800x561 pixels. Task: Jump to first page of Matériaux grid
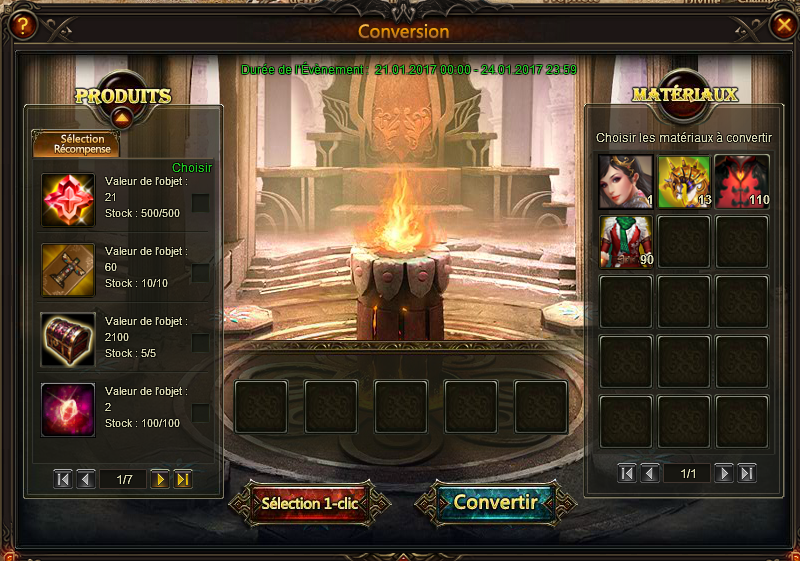pos(627,473)
